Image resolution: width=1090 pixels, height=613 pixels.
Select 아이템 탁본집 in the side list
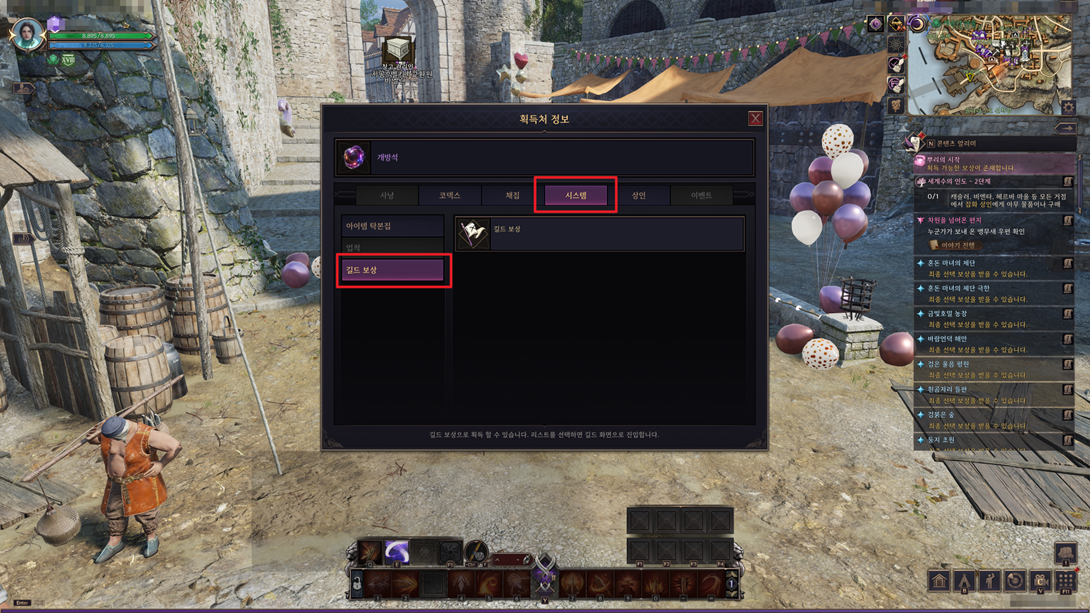click(392, 227)
